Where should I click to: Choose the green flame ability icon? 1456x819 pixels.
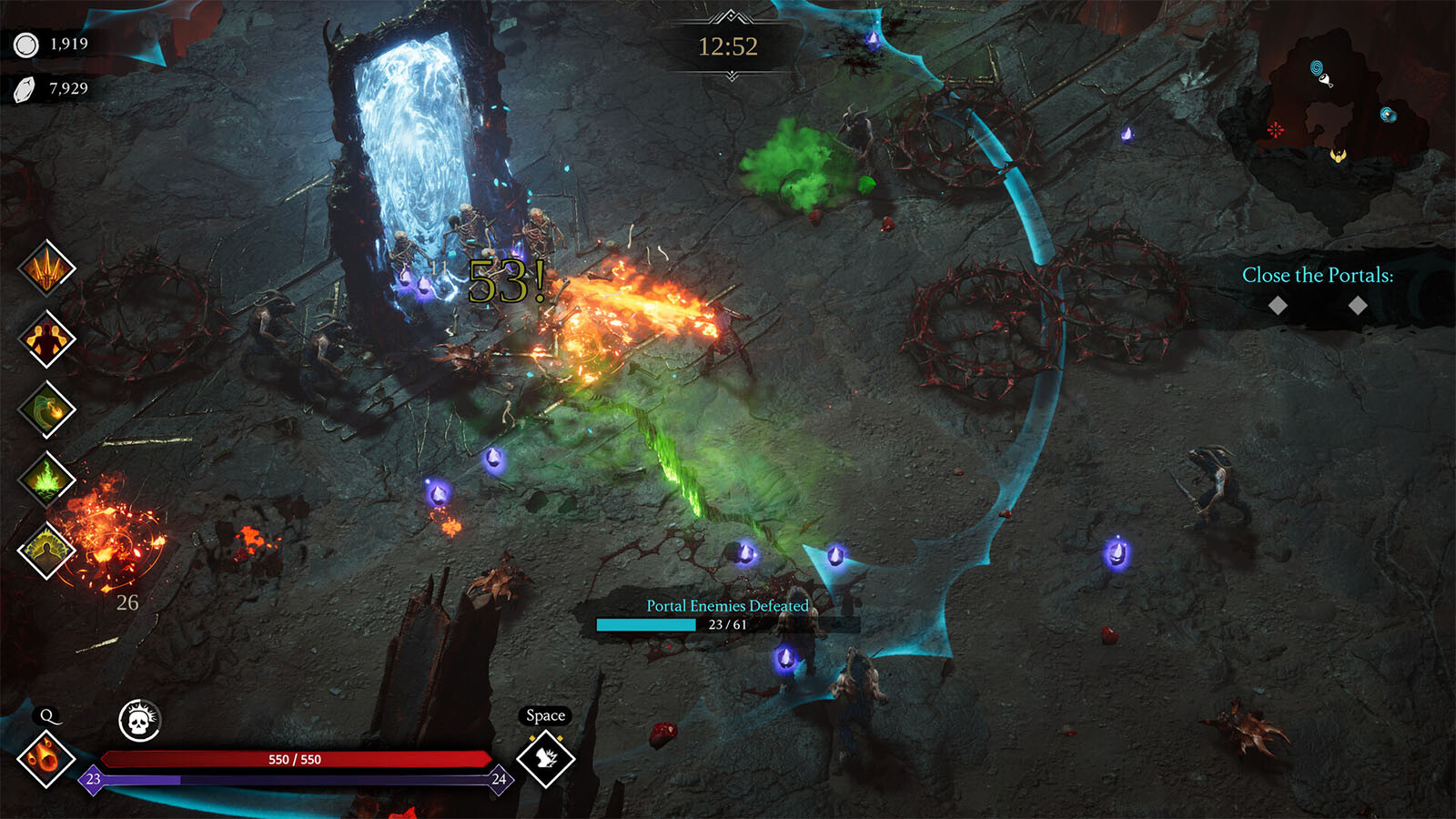click(x=47, y=479)
